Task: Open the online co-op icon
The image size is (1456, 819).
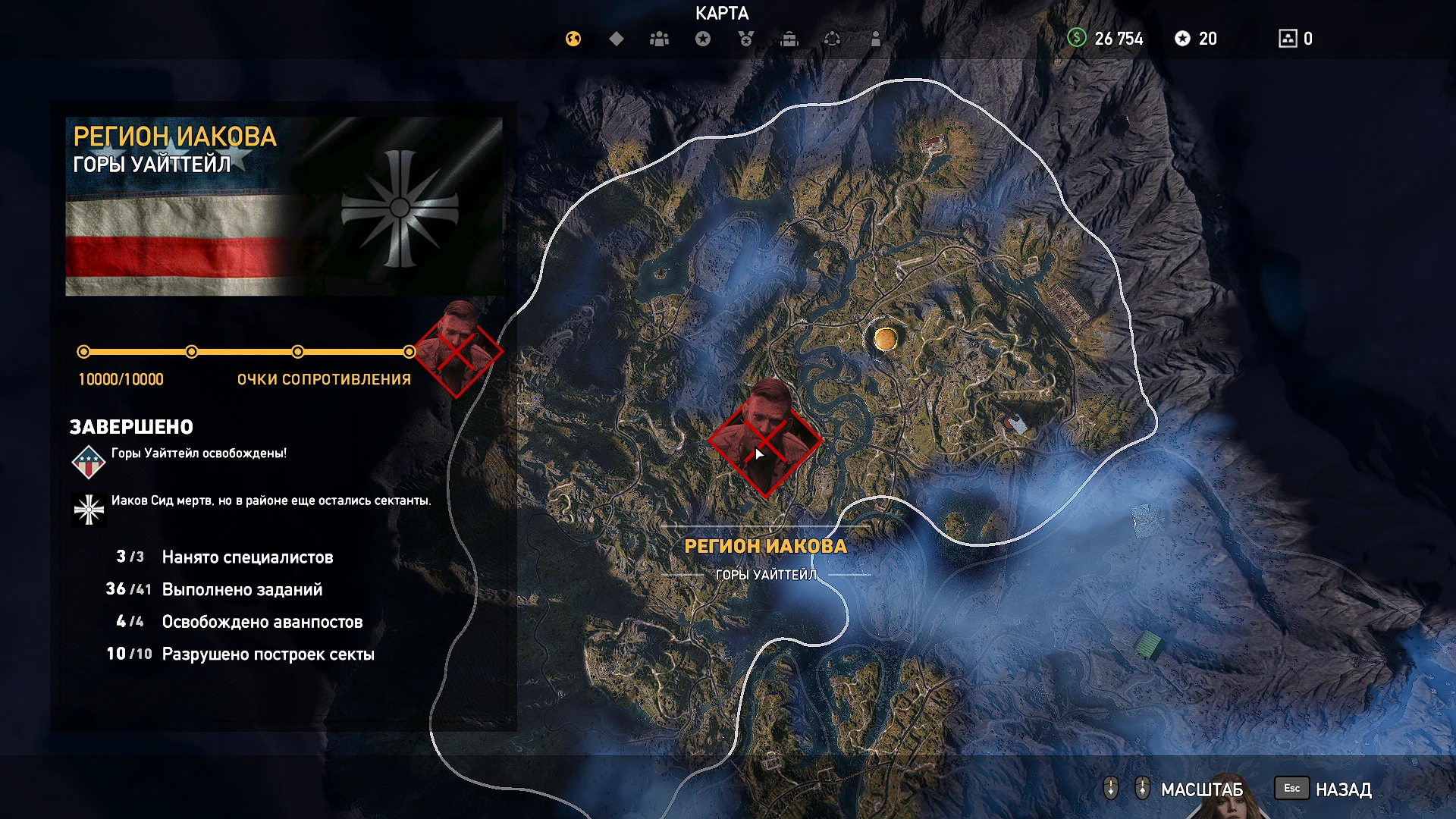Action: pyautogui.click(x=833, y=39)
